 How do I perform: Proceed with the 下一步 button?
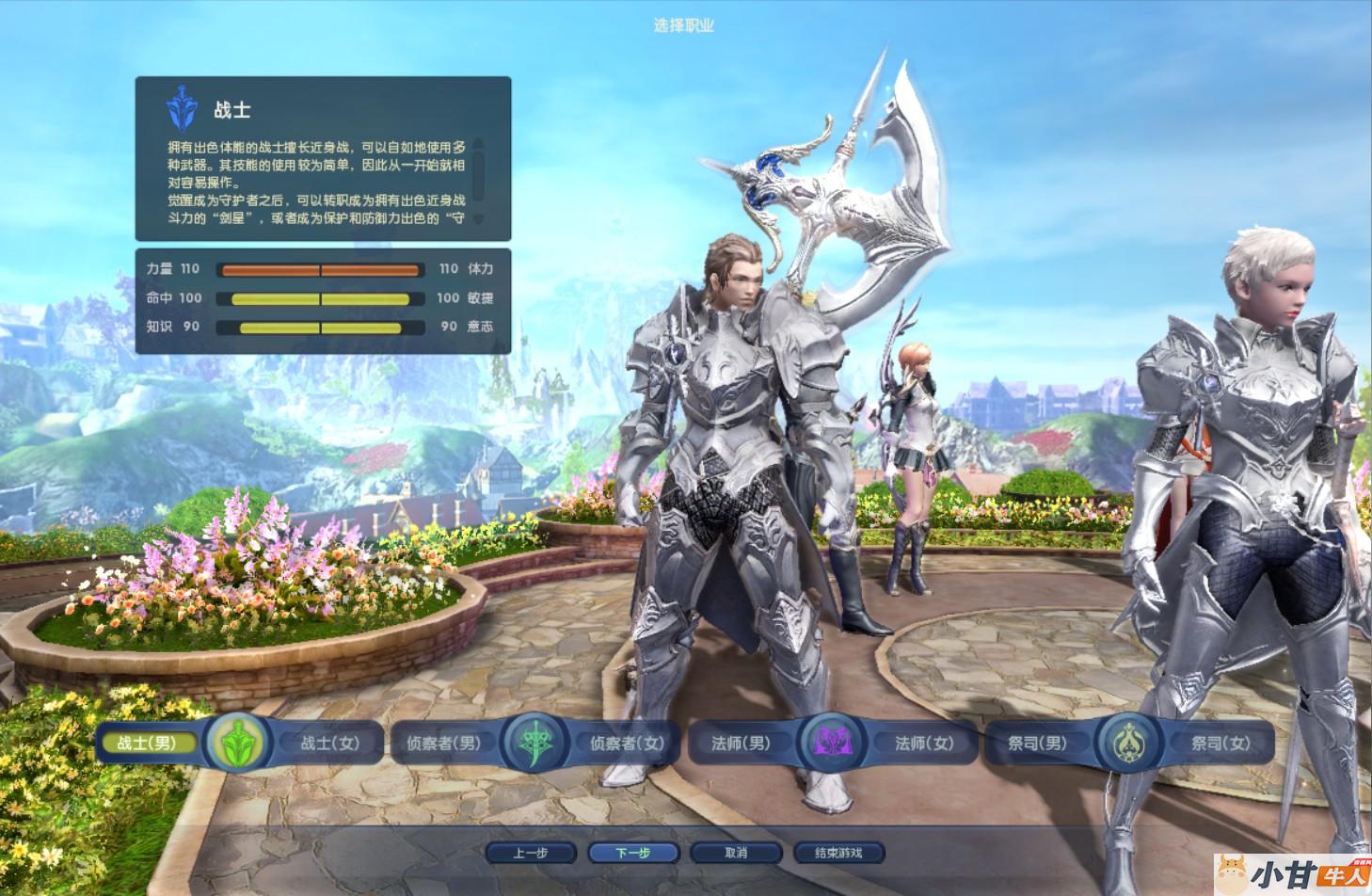tap(633, 853)
